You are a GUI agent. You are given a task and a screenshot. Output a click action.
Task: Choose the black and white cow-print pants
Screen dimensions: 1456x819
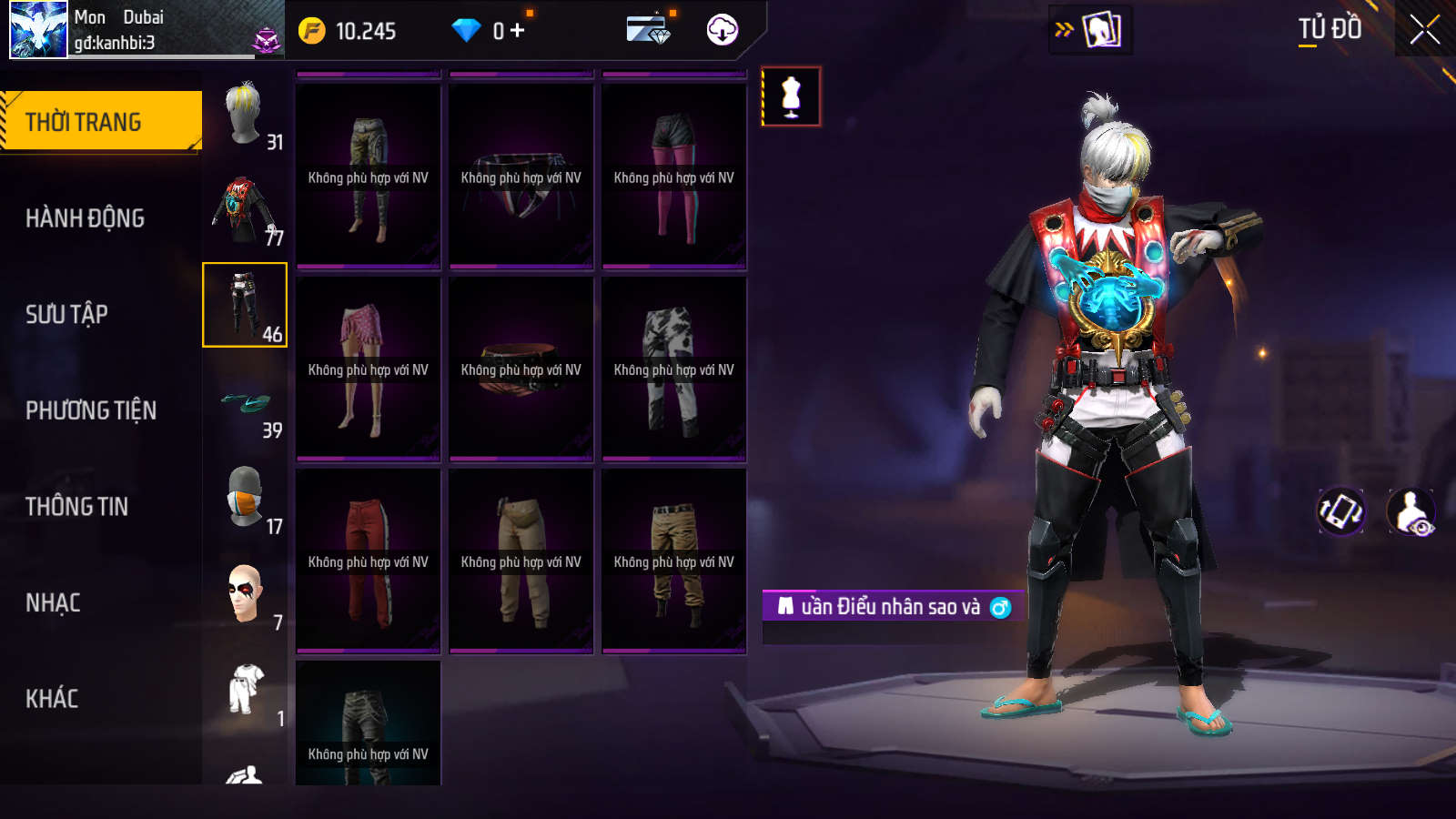[674, 369]
